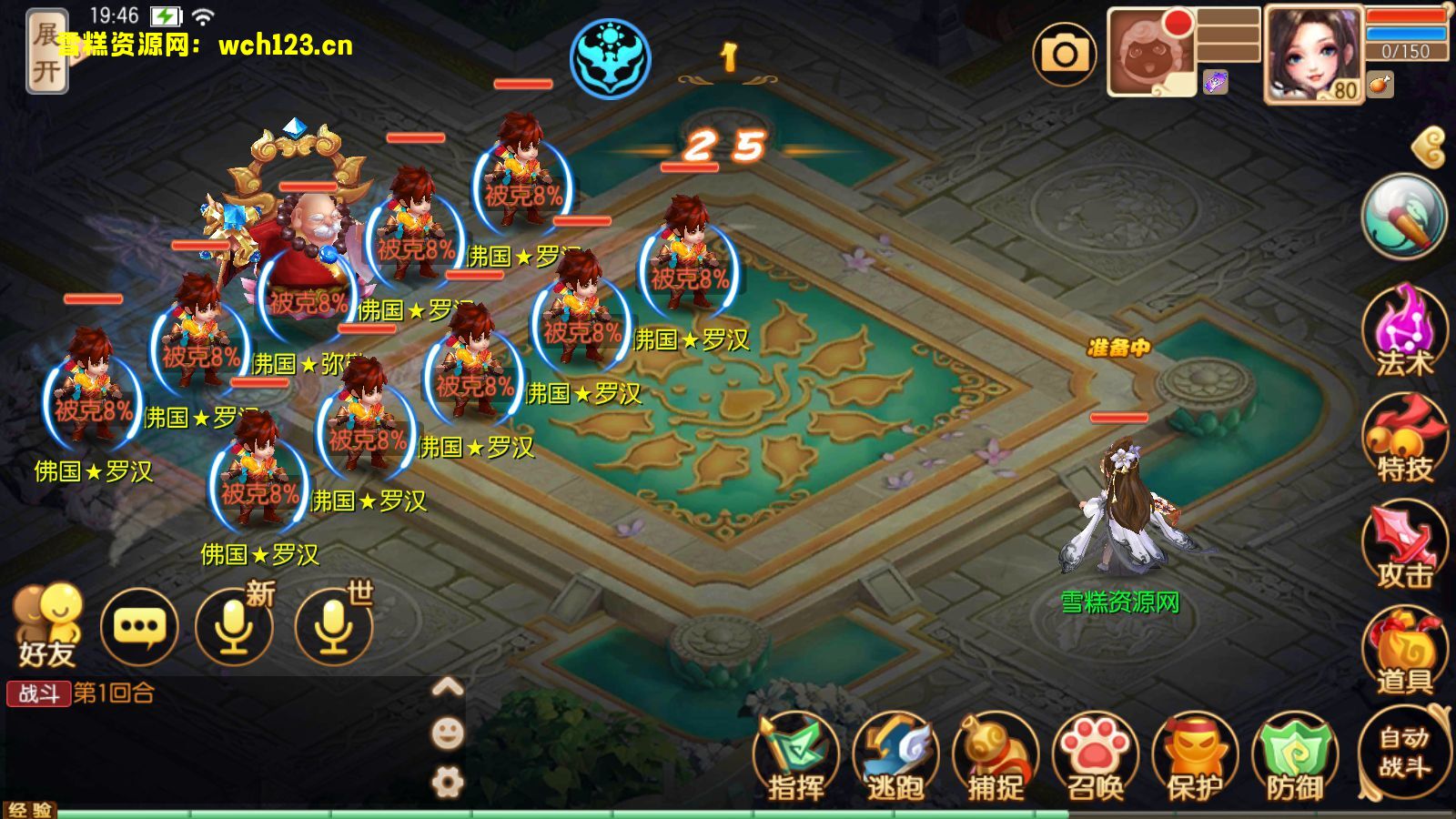Image resolution: width=1456 pixels, height=819 pixels.
Task: Open the 召唤 summon pet menu
Action: 1095,757
